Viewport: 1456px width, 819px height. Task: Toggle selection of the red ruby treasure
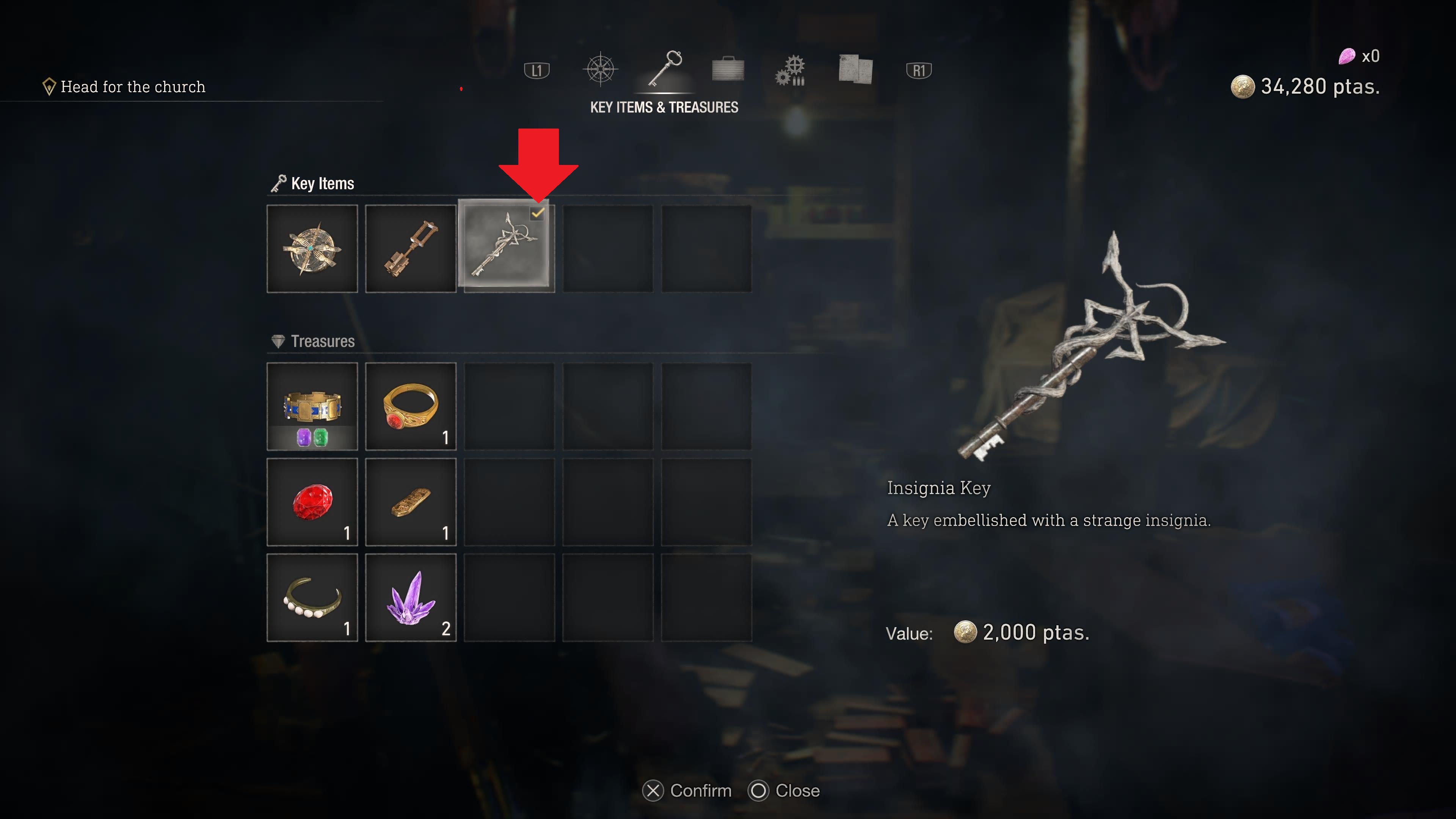coord(312,502)
